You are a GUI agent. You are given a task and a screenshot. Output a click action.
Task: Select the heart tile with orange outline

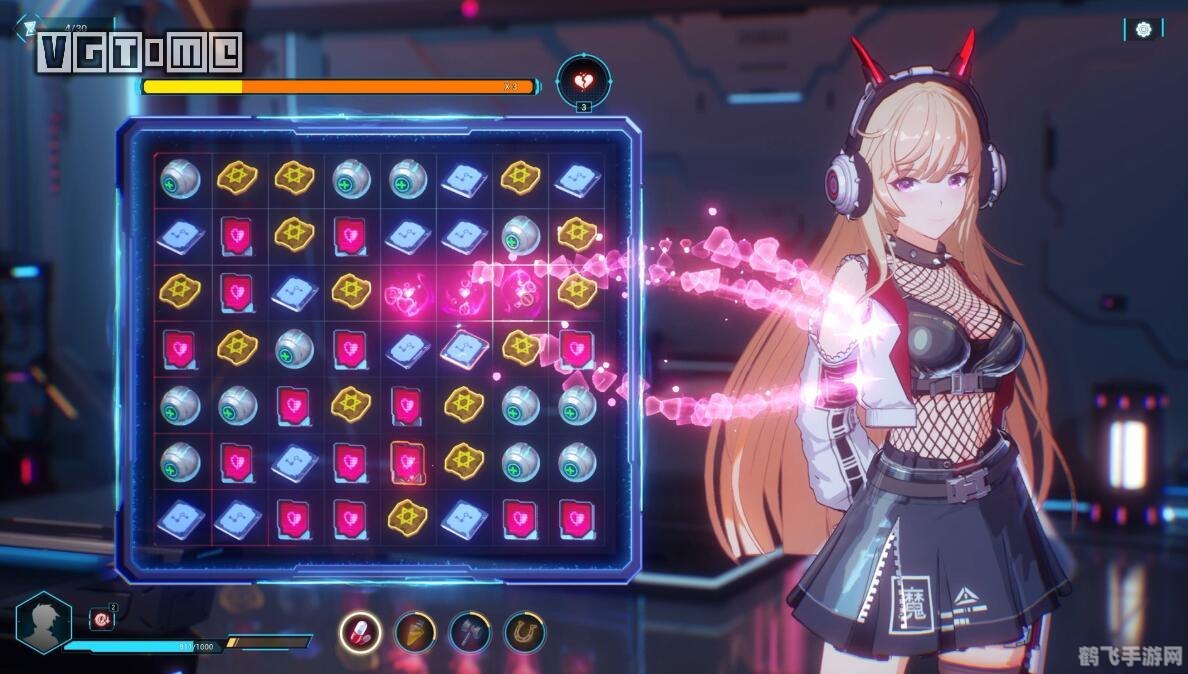coord(407,461)
